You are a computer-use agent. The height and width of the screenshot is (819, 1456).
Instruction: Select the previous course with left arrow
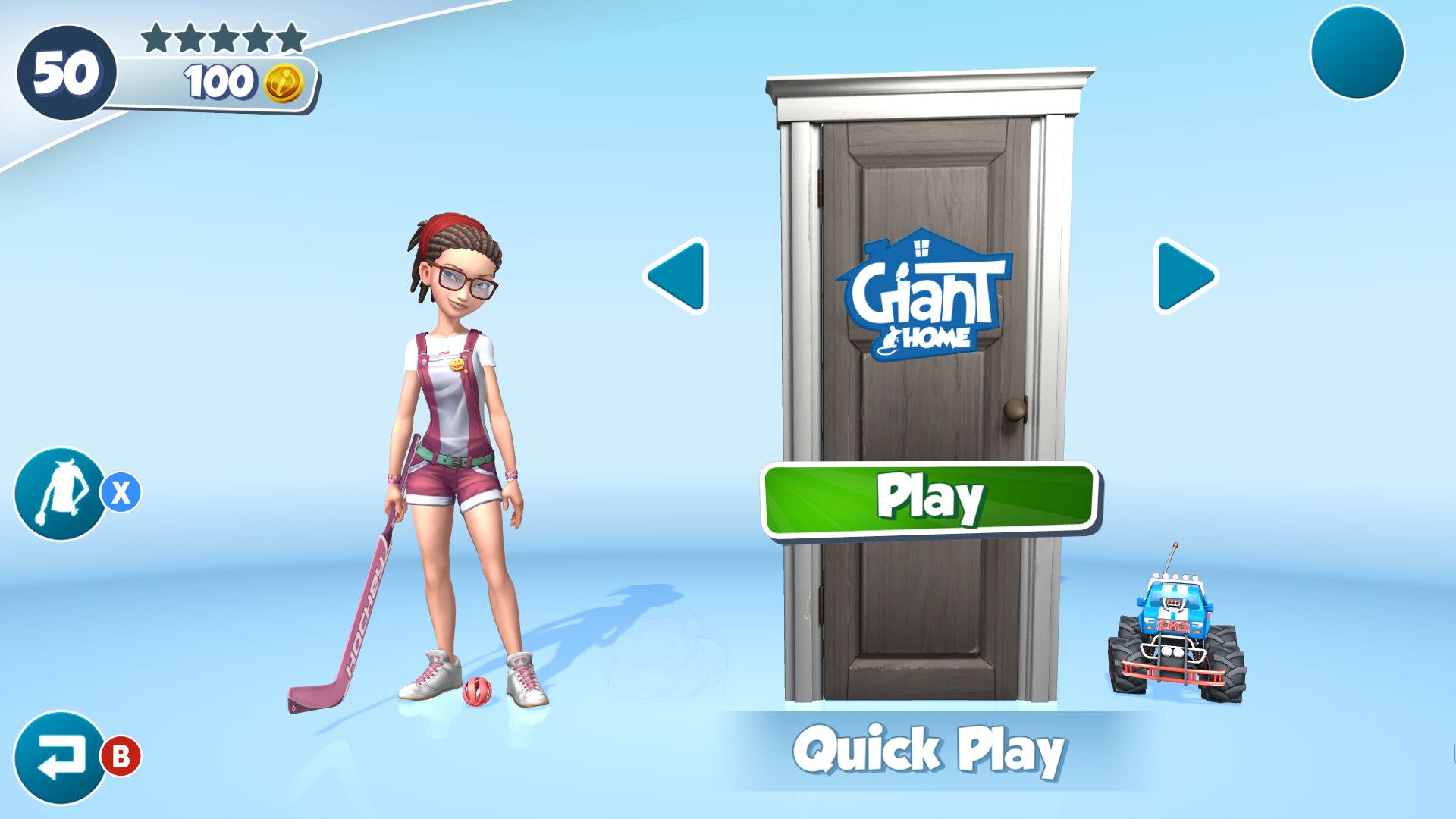(x=676, y=276)
